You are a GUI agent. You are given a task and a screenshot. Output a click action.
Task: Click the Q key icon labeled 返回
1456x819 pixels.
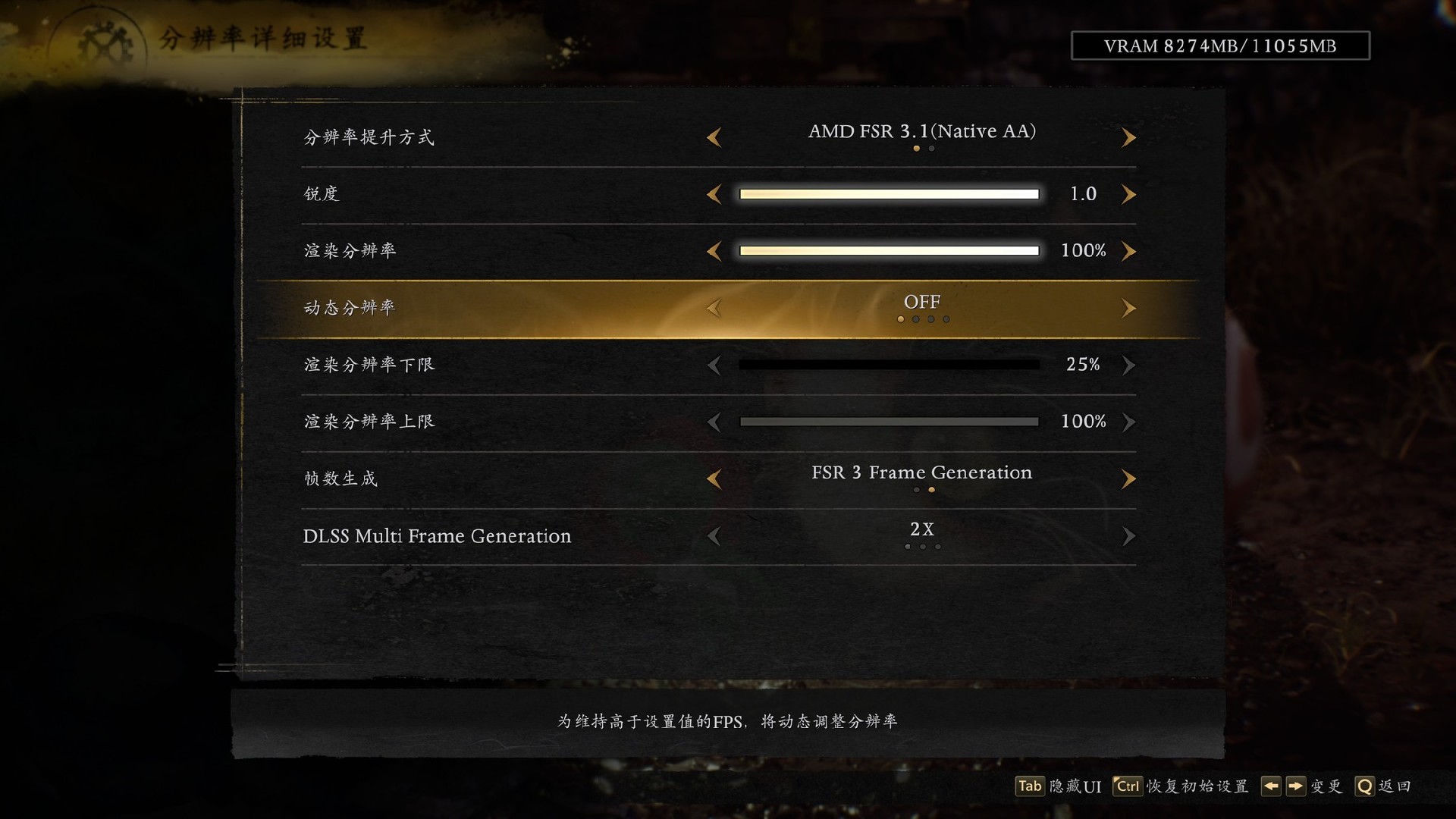point(1364,786)
